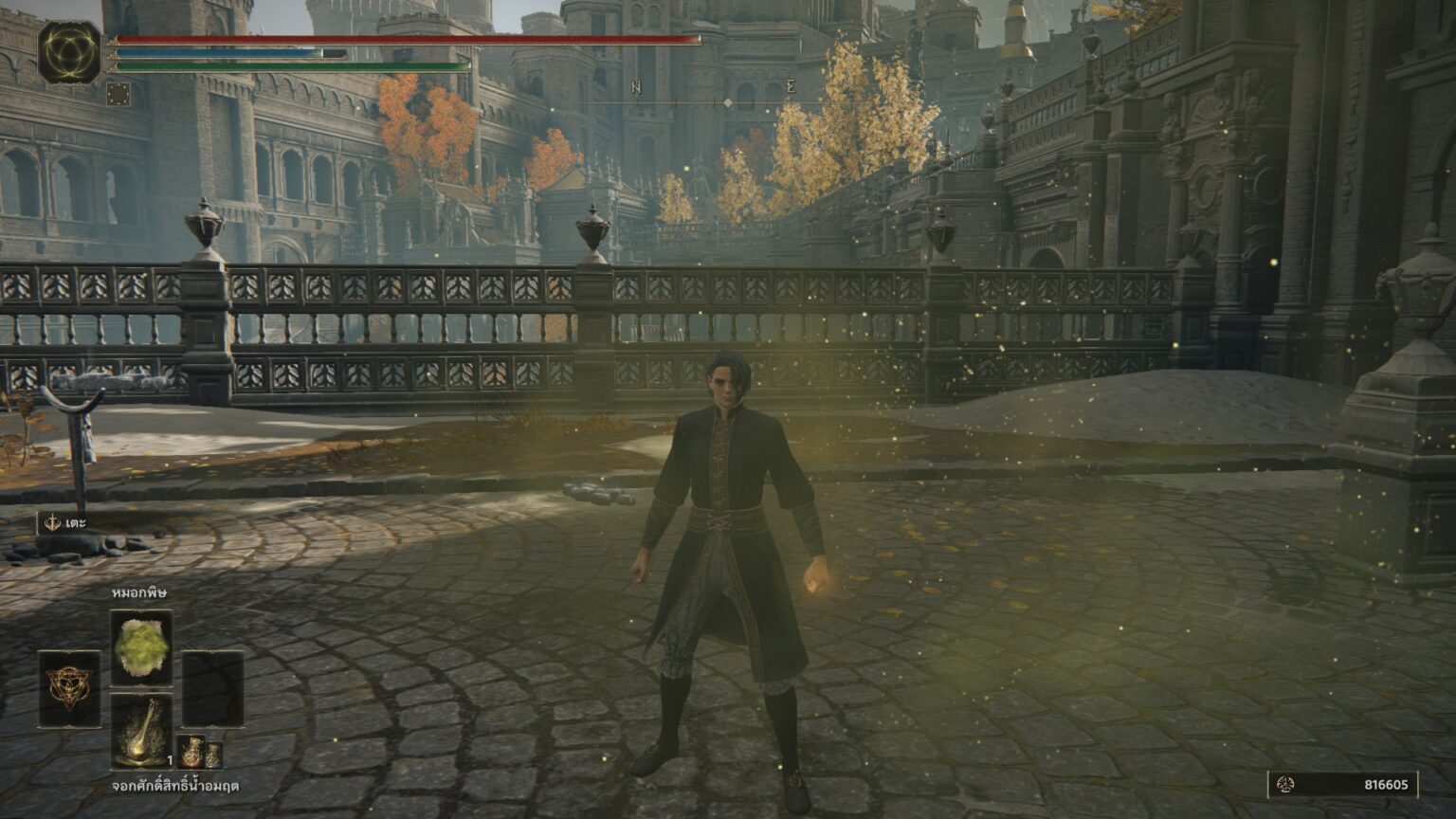Click the small square status icon below bars

(x=120, y=92)
